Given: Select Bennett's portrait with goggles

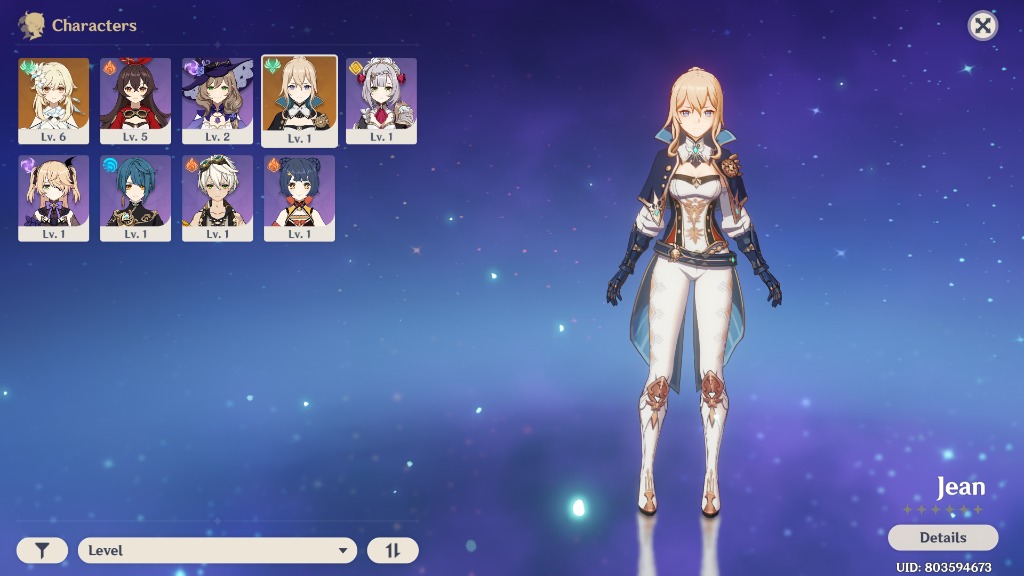Looking at the screenshot, I should 217,197.
